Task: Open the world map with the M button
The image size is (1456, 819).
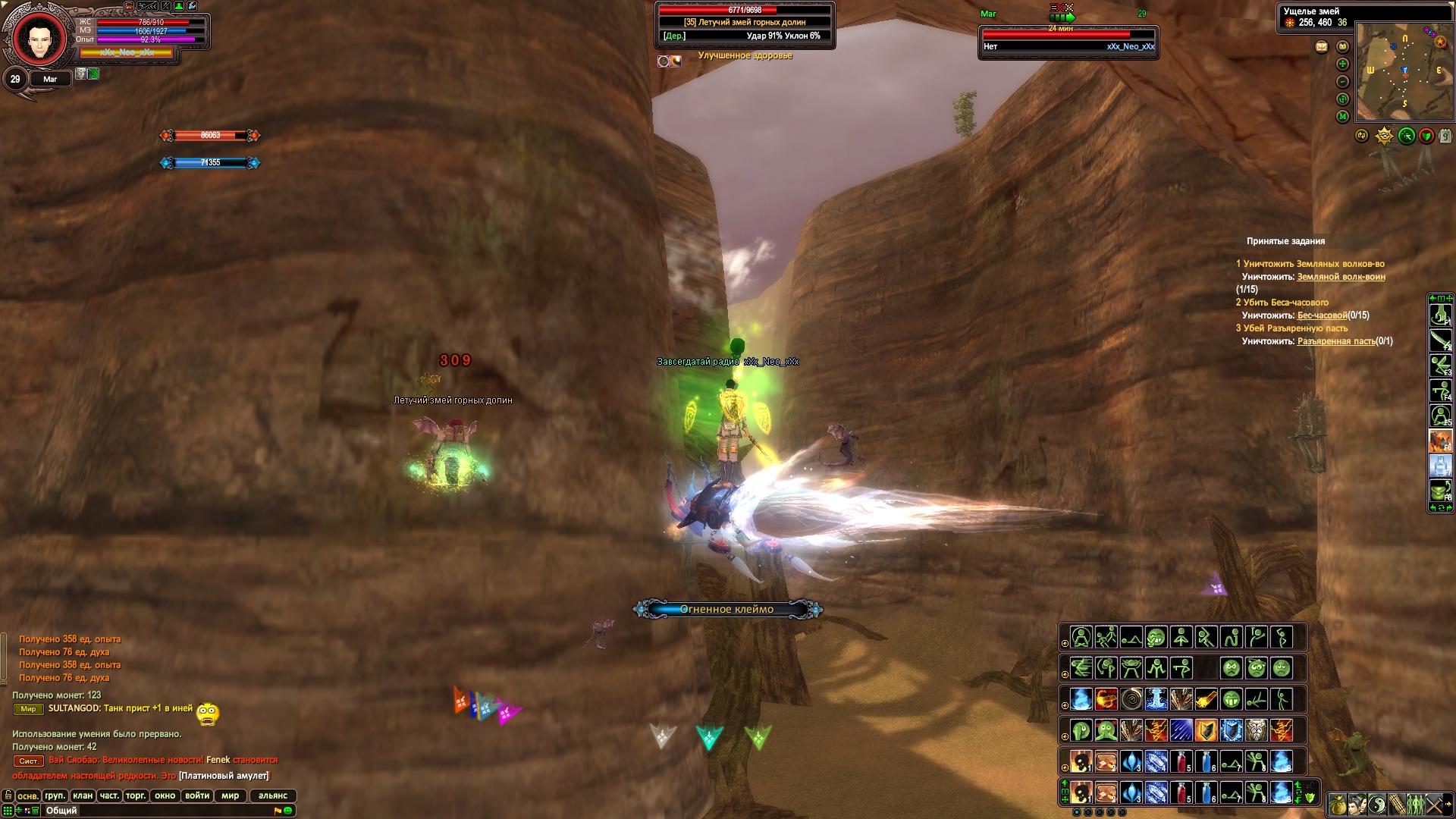Action: pos(1343,117)
